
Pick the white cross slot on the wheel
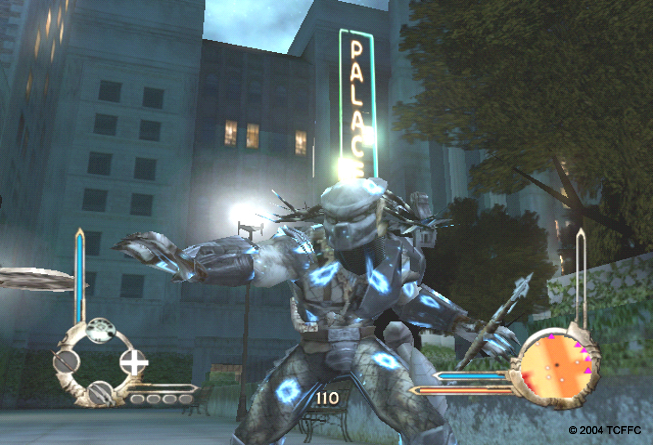click(131, 362)
